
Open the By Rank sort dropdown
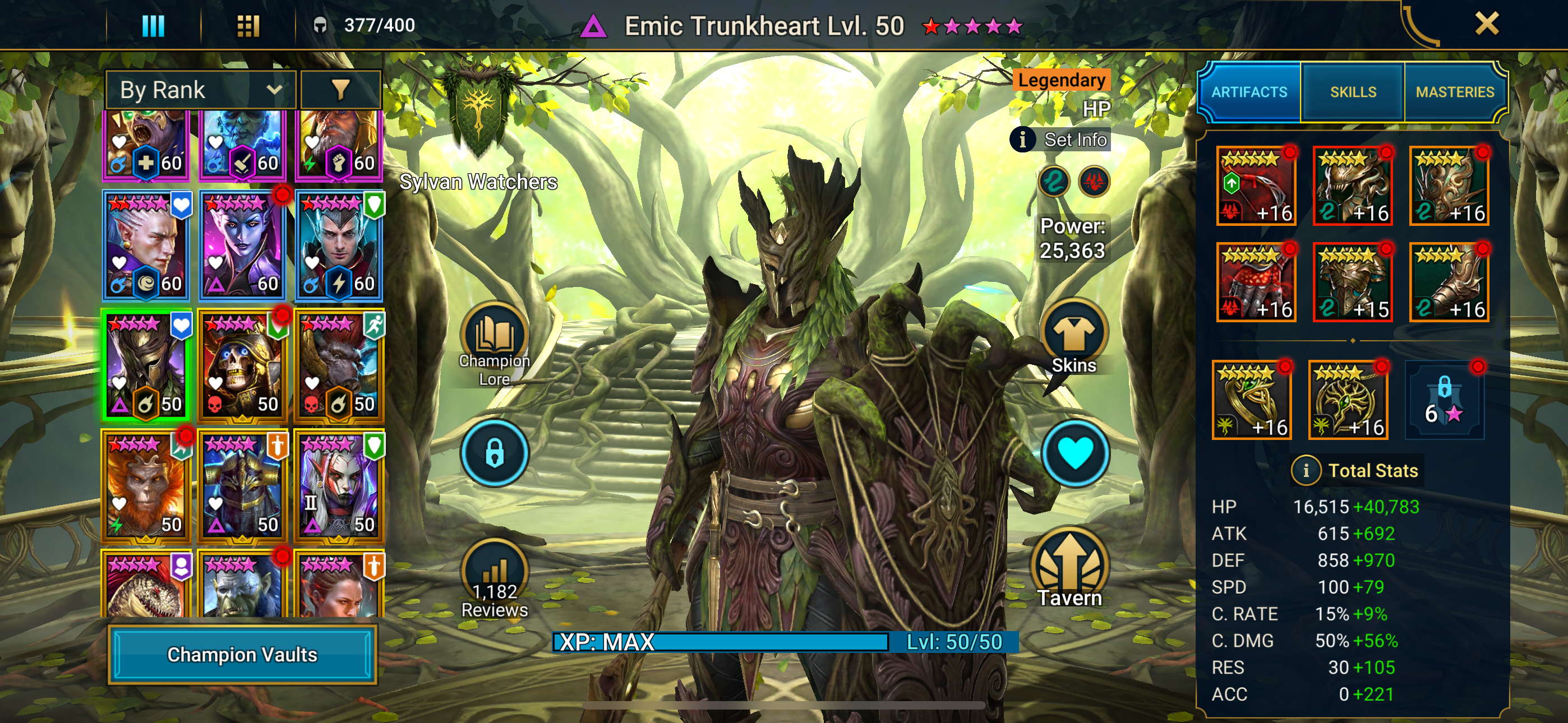pyautogui.click(x=200, y=90)
